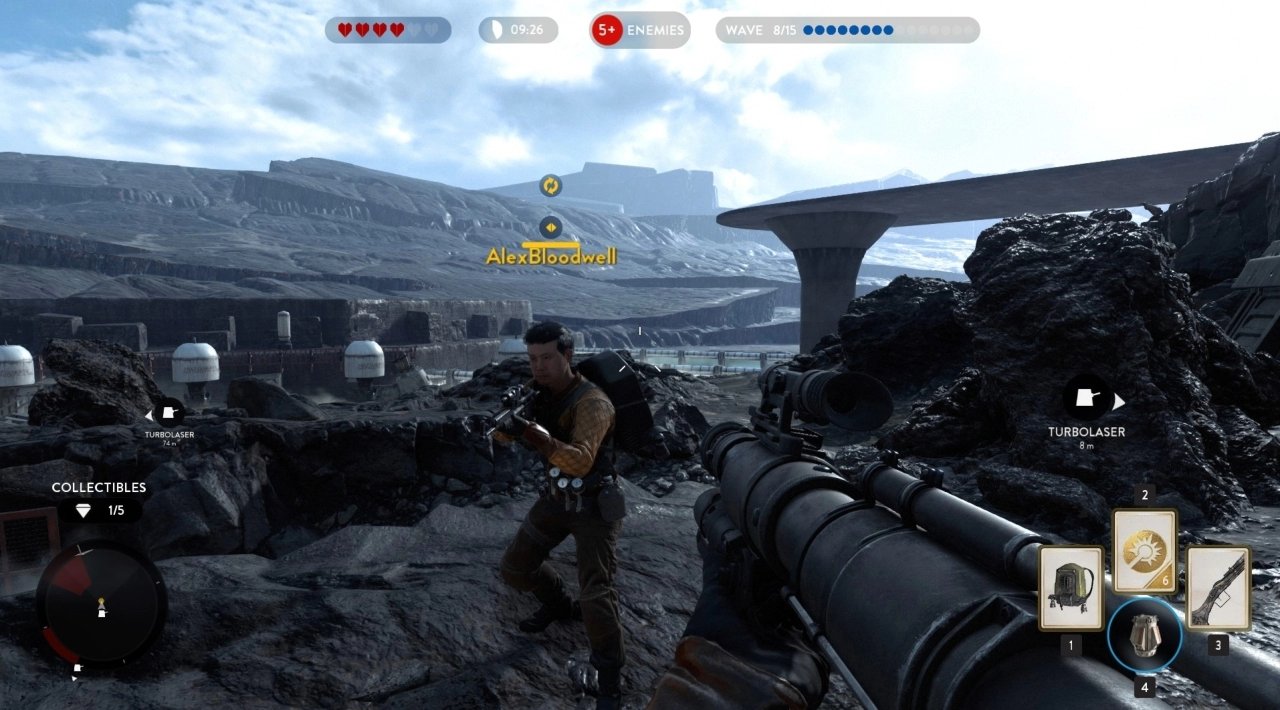This screenshot has height=710, width=1280.
Task: Choose the circular power-up pickup slot
Action: click(1144, 635)
